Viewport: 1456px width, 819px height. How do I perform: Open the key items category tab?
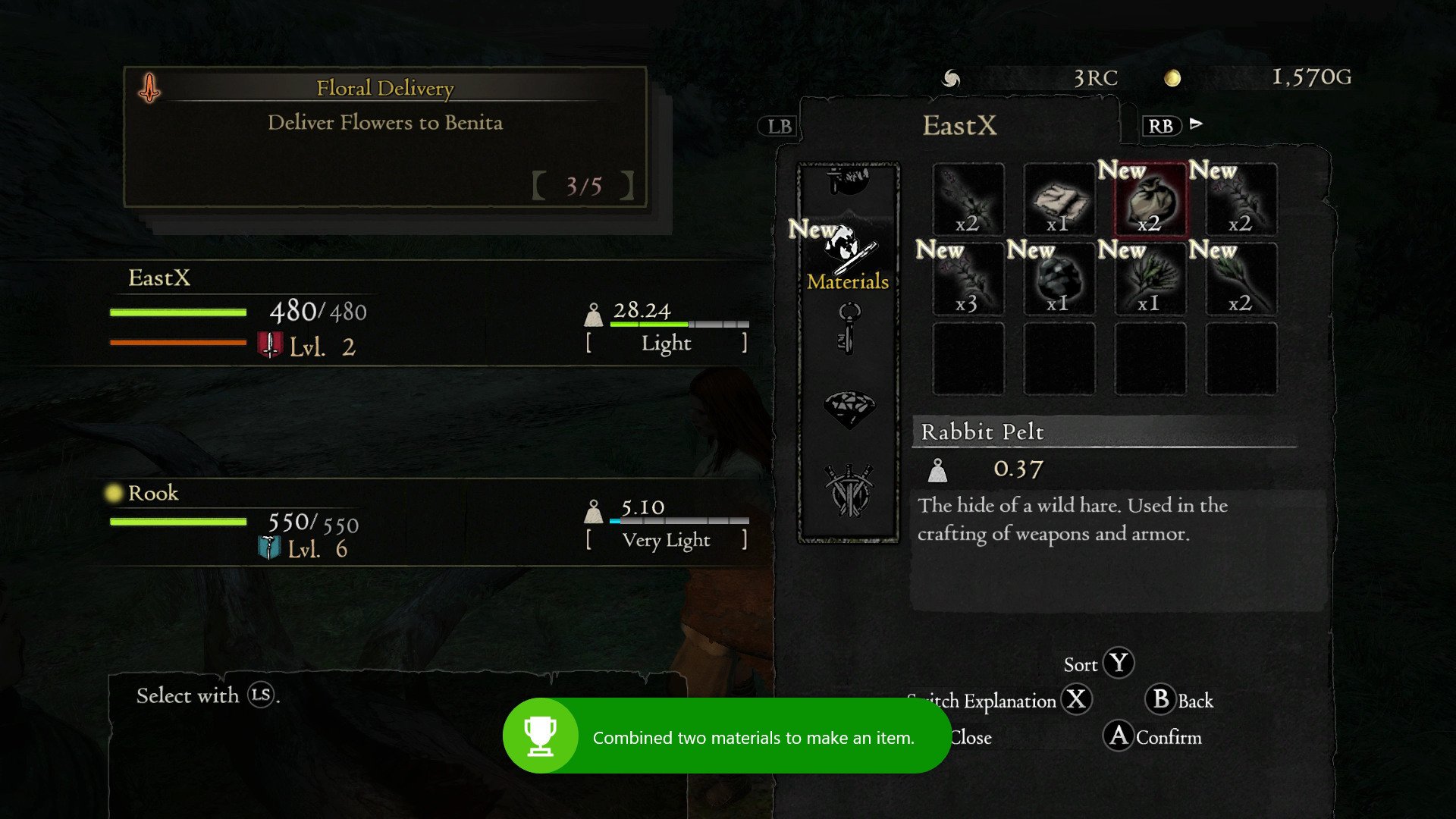tap(849, 329)
